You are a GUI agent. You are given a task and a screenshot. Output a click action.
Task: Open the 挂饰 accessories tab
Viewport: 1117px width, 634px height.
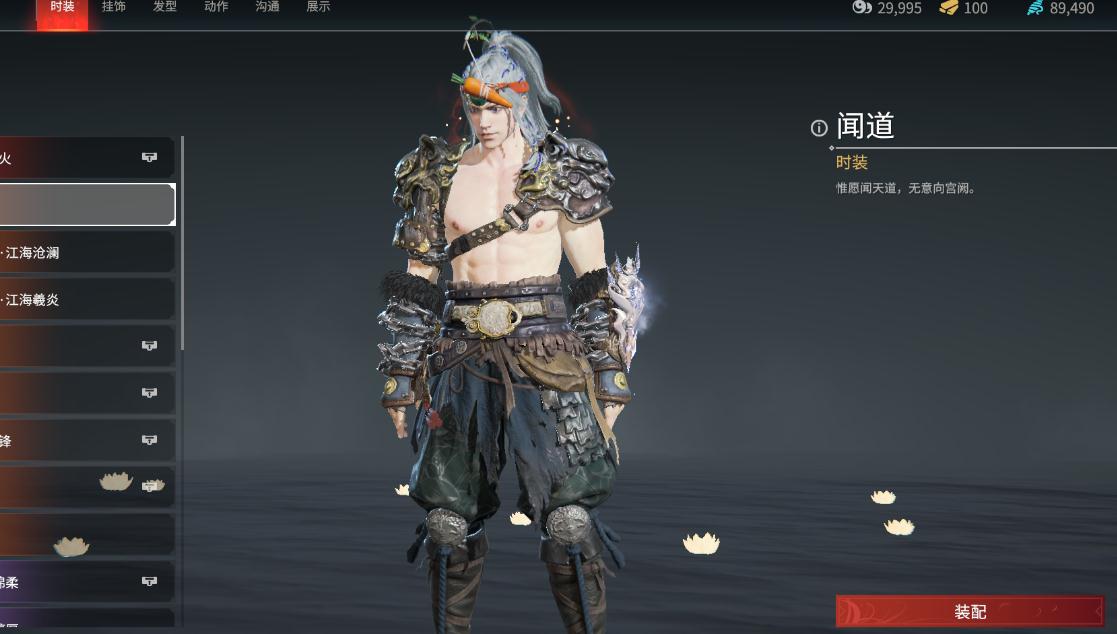click(114, 7)
